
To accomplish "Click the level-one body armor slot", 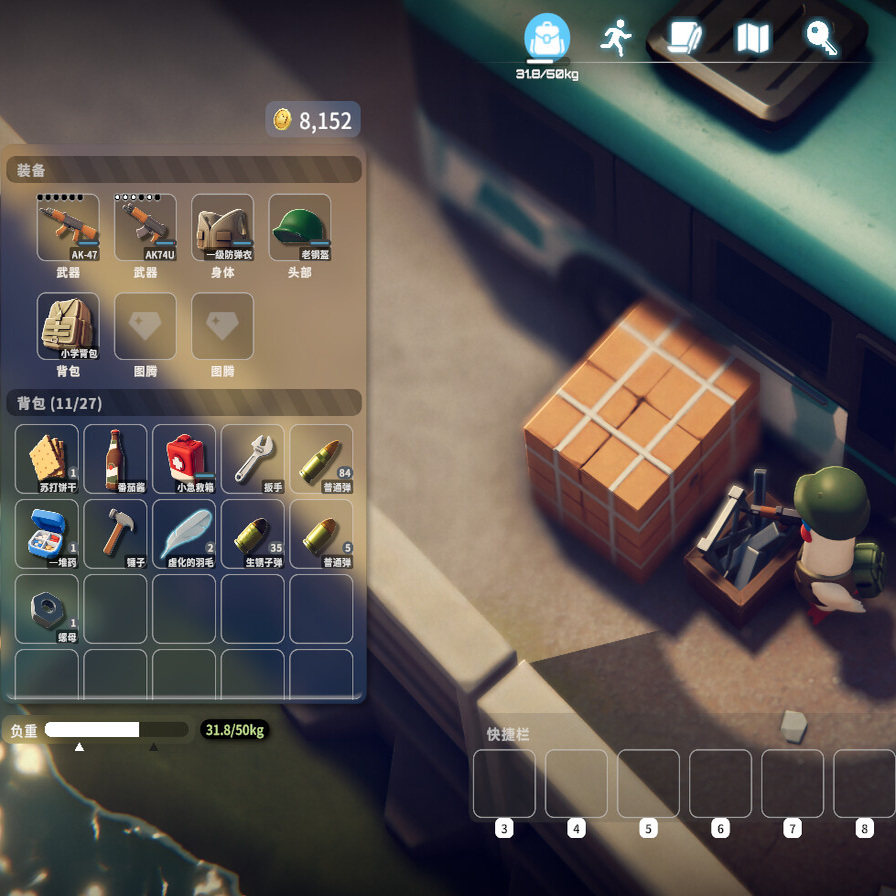I will [x=222, y=228].
